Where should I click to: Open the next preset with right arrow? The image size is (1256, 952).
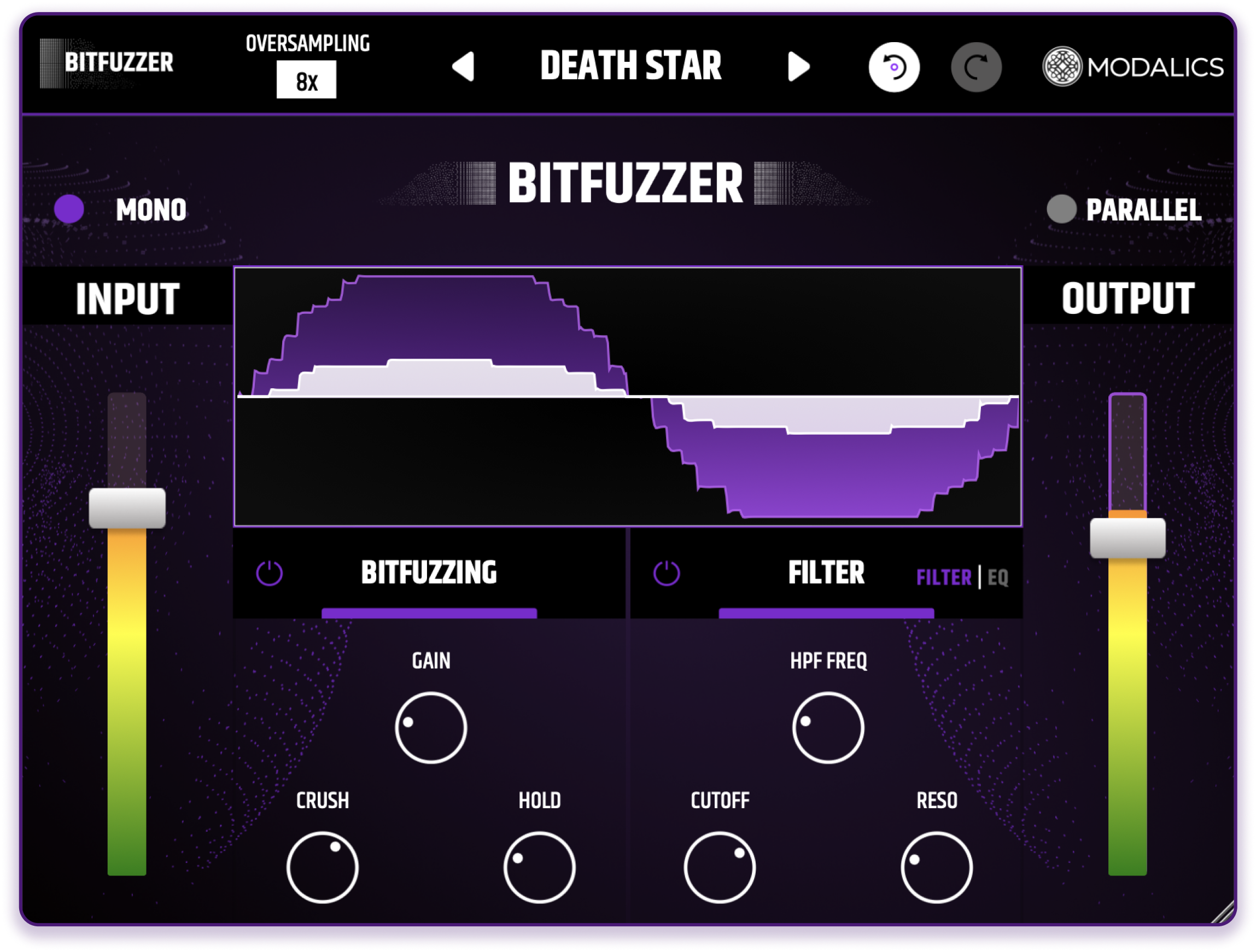coord(798,66)
